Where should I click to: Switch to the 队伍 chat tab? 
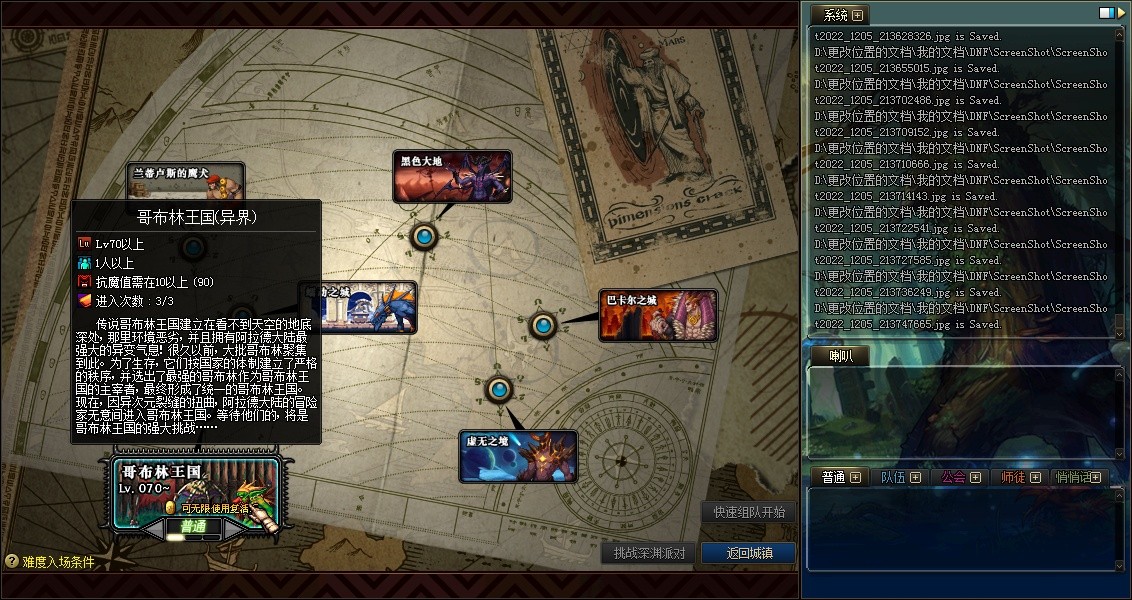901,477
